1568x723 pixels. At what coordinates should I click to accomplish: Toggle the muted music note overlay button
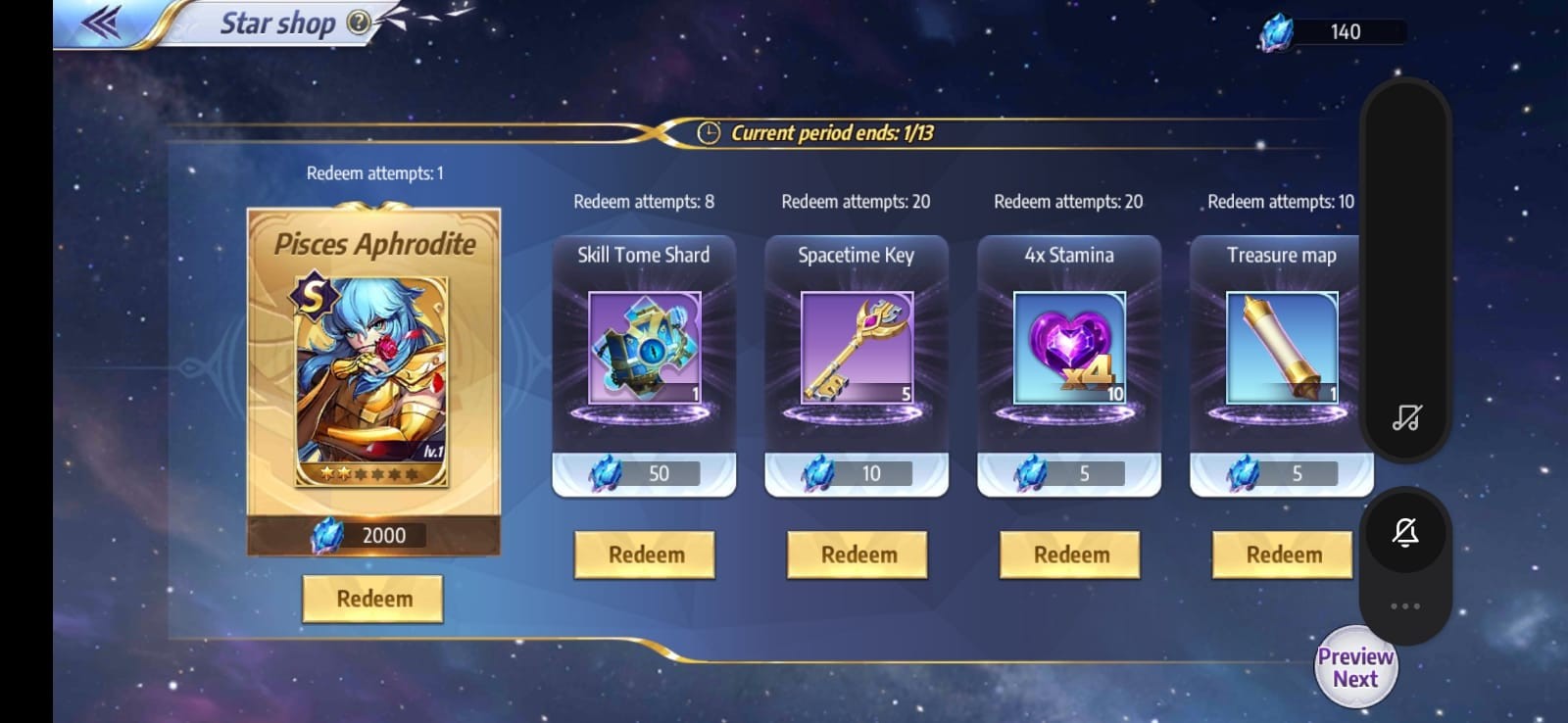click(x=1405, y=418)
